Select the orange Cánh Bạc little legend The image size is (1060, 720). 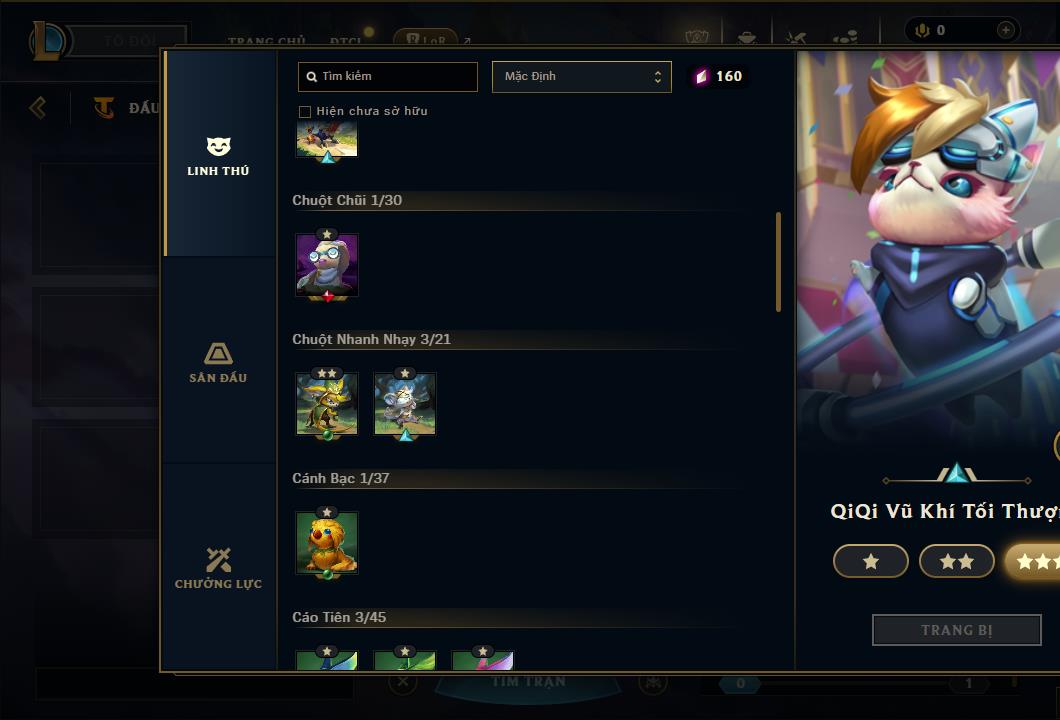(327, 543)
